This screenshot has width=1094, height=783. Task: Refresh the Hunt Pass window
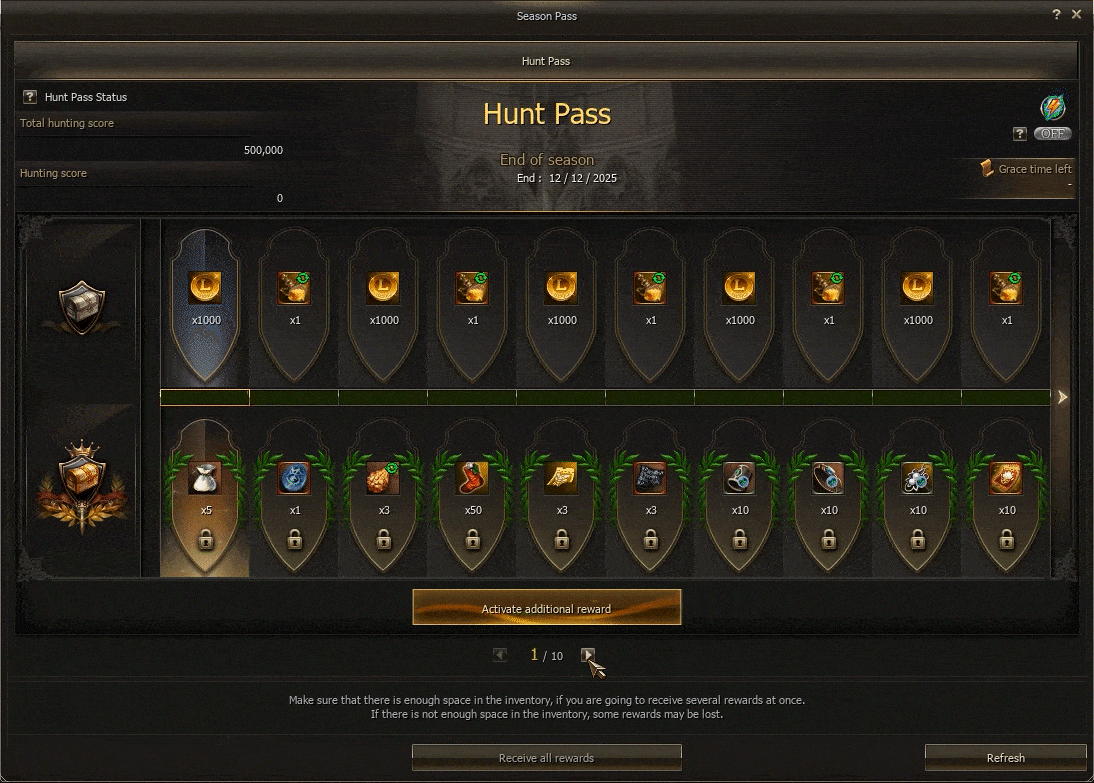coord(1005,758)
